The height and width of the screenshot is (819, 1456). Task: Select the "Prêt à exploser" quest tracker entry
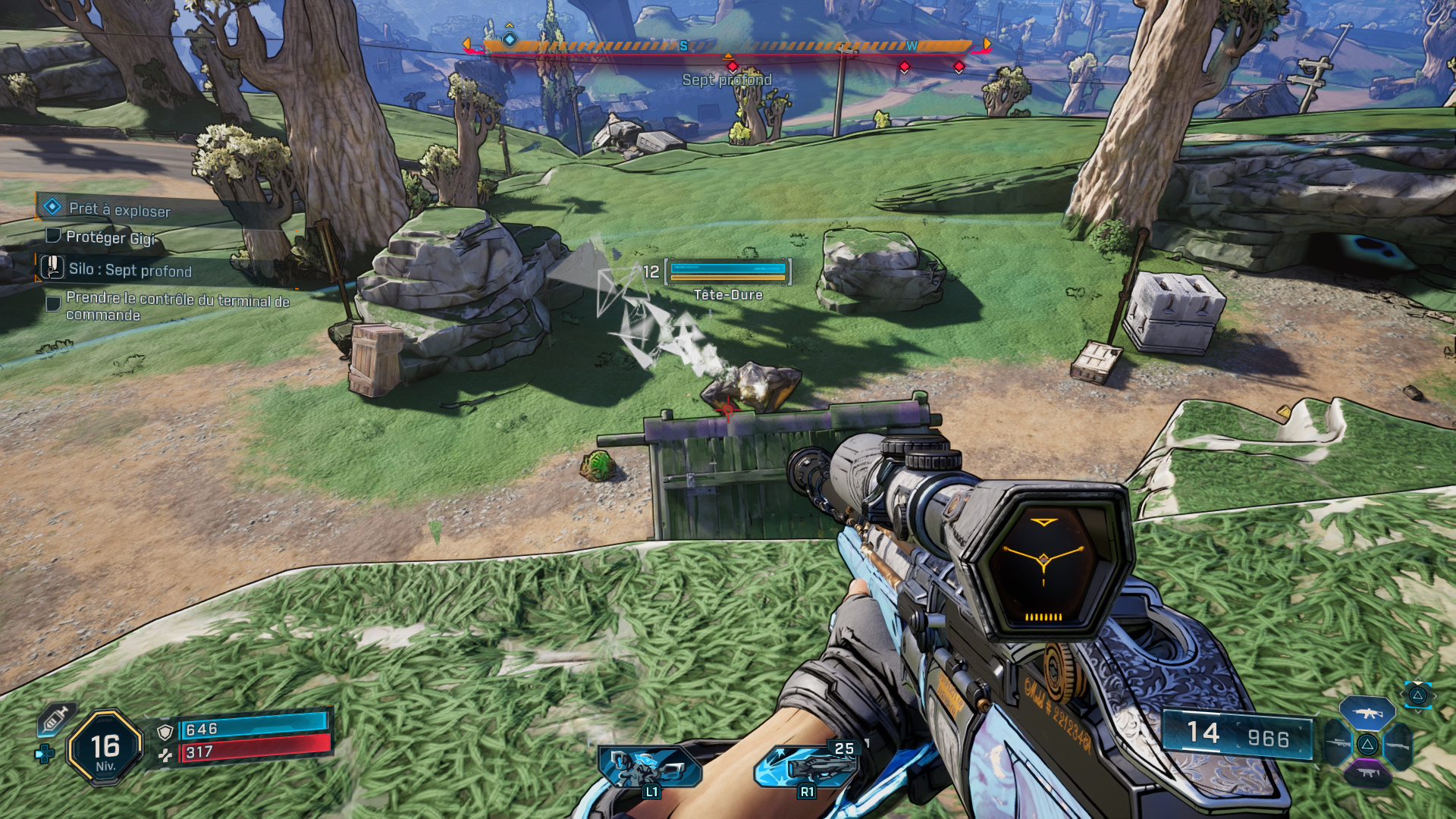119,209
